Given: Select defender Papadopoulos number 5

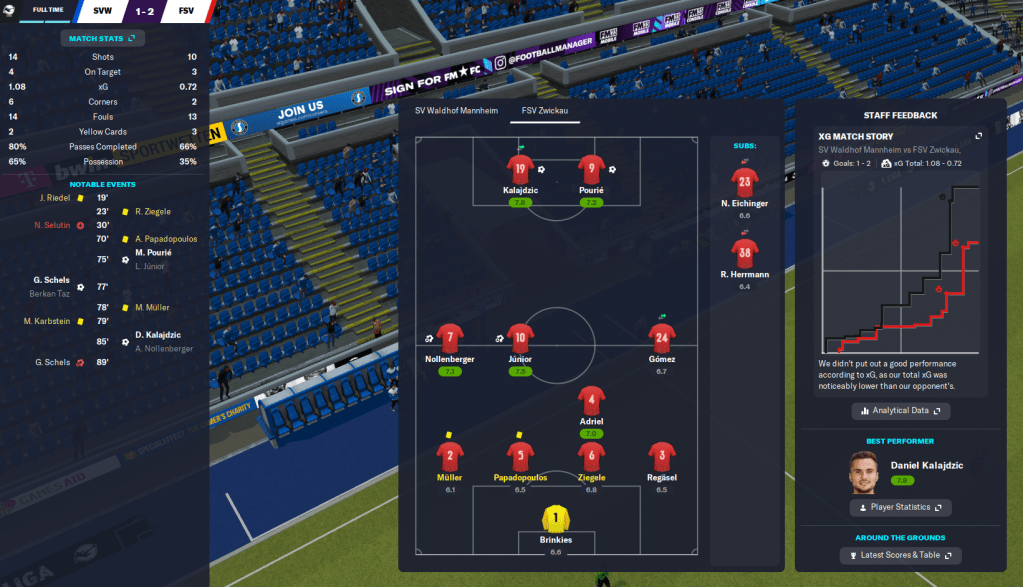Looking at the screenshot, I should (520, 457).
